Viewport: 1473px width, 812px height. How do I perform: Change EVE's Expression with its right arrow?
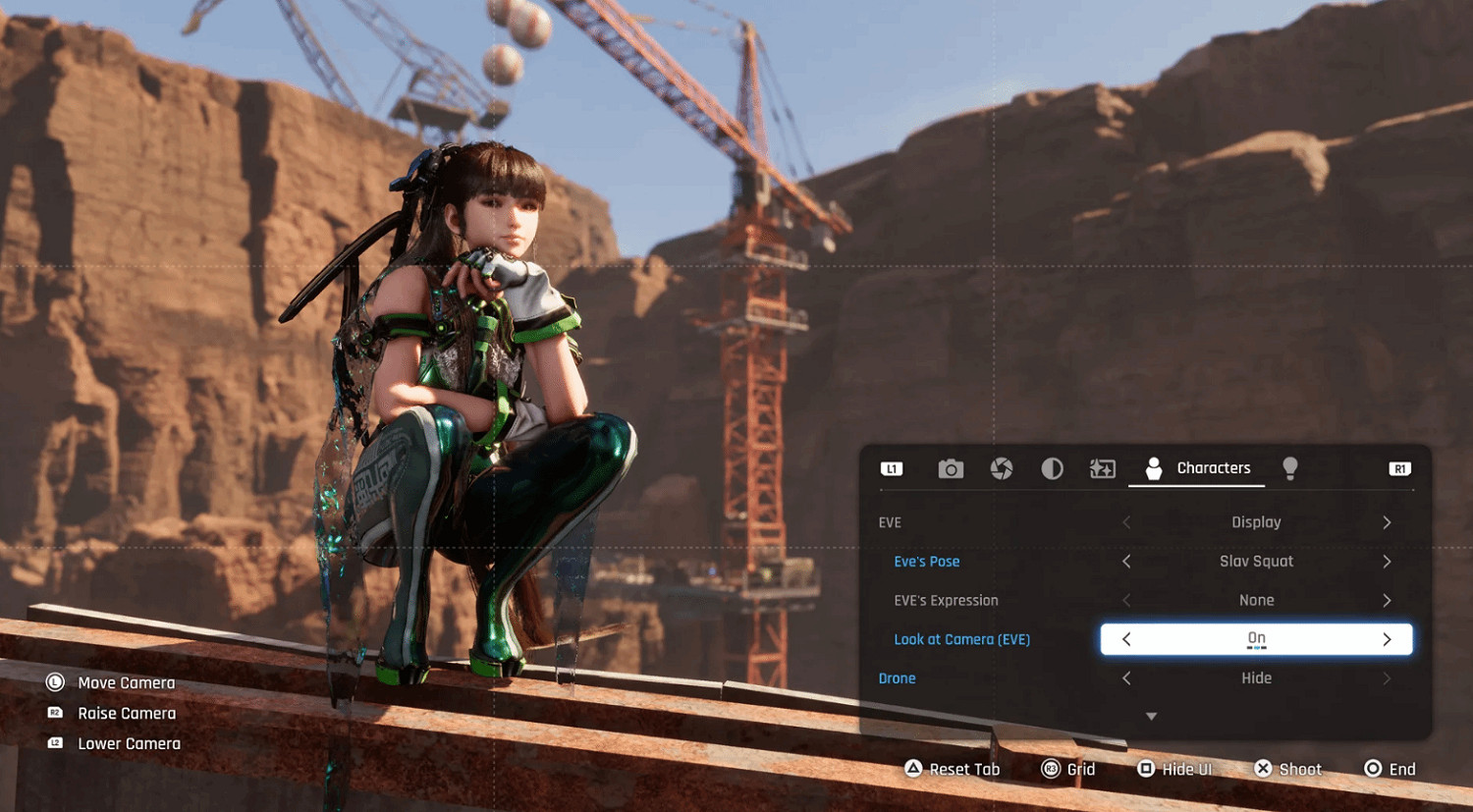(1387, 601)
